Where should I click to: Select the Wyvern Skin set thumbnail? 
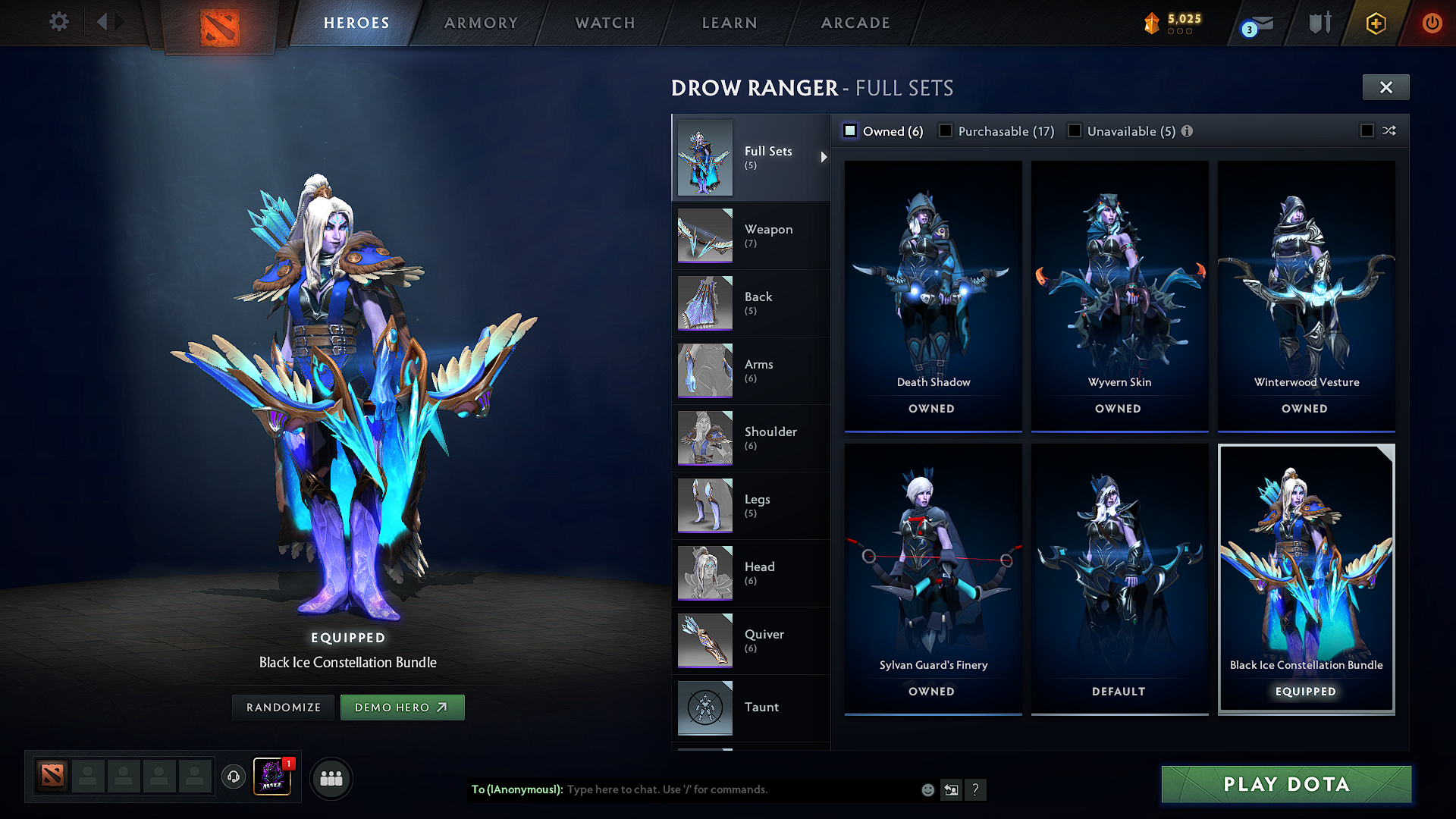pos(1119,288)
